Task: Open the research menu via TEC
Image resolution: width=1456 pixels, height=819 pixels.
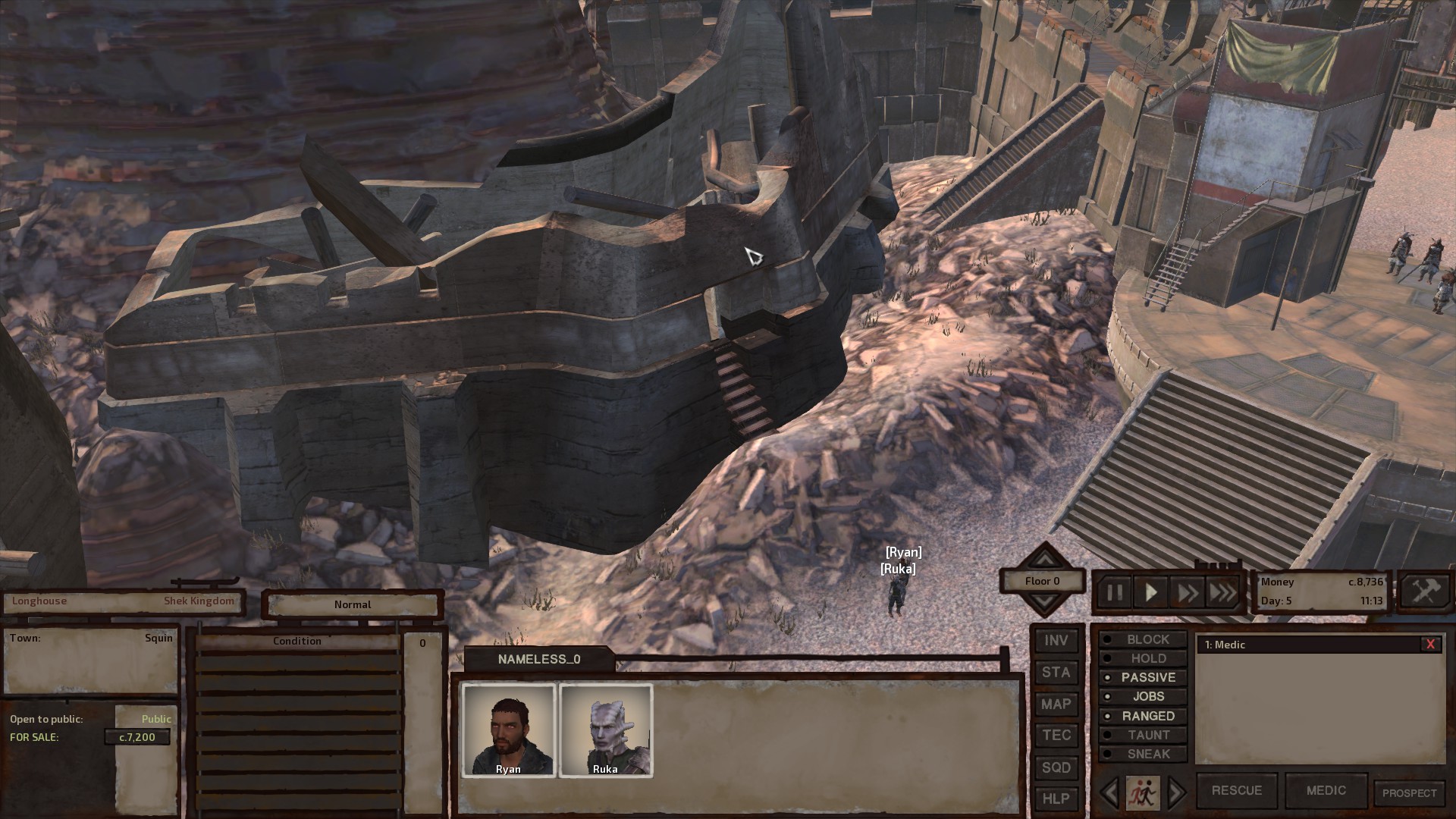Action: tap(1056, 735)
